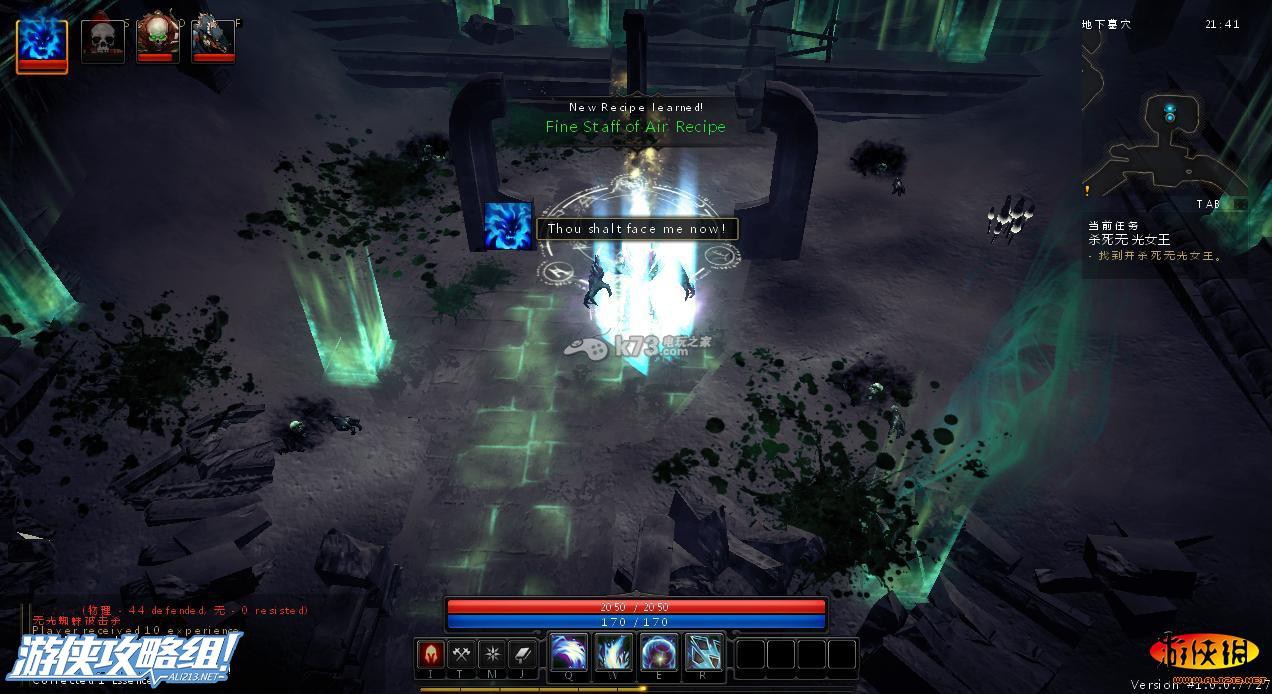Activate the swirling vortex ability on Q
1272x694 pixels.
pyautogui.click(x=569, y=653)
